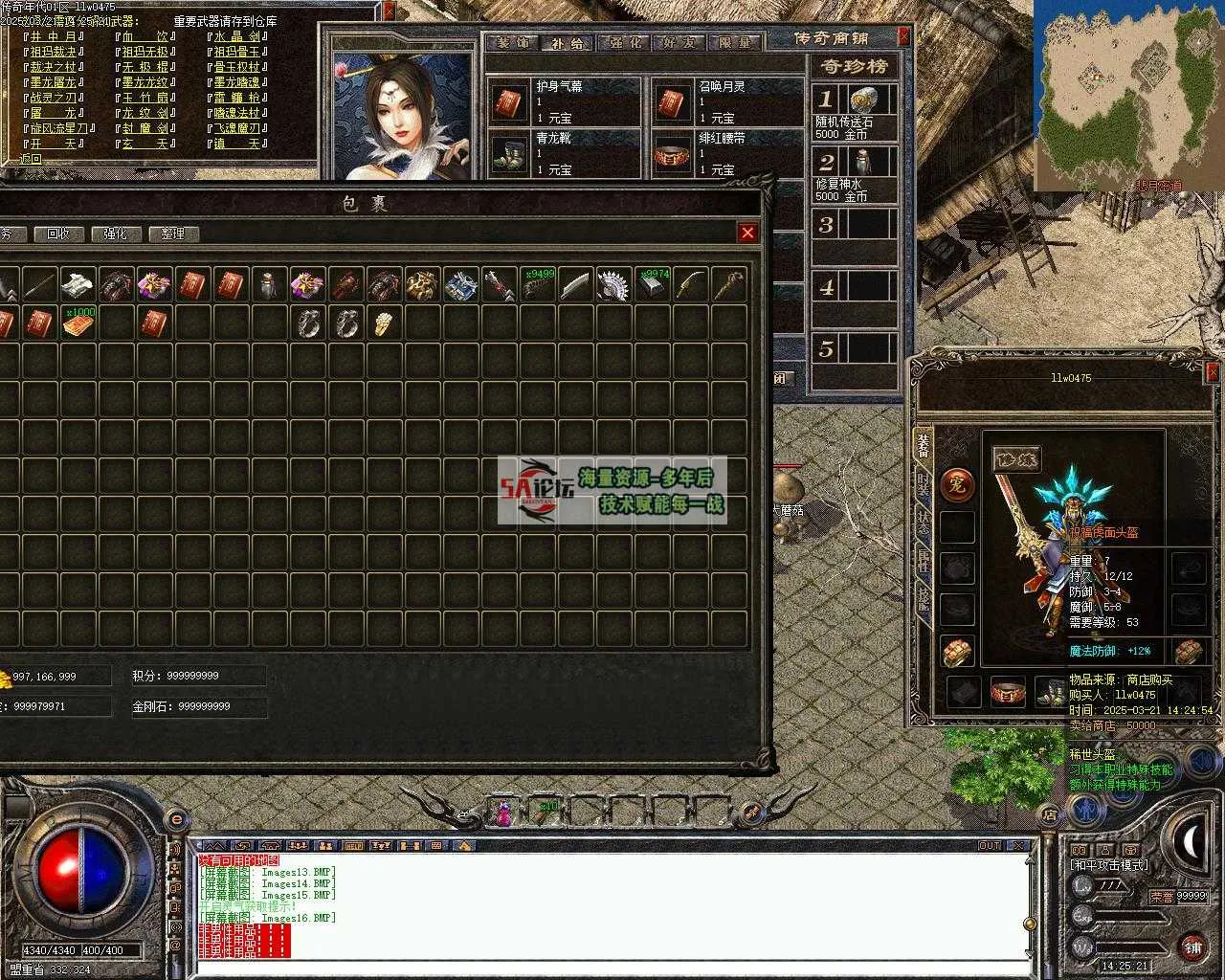Select 修复神水 in the 奇珍榜 list
This screenshot has width=1225, height=980.
coord(856,173)
